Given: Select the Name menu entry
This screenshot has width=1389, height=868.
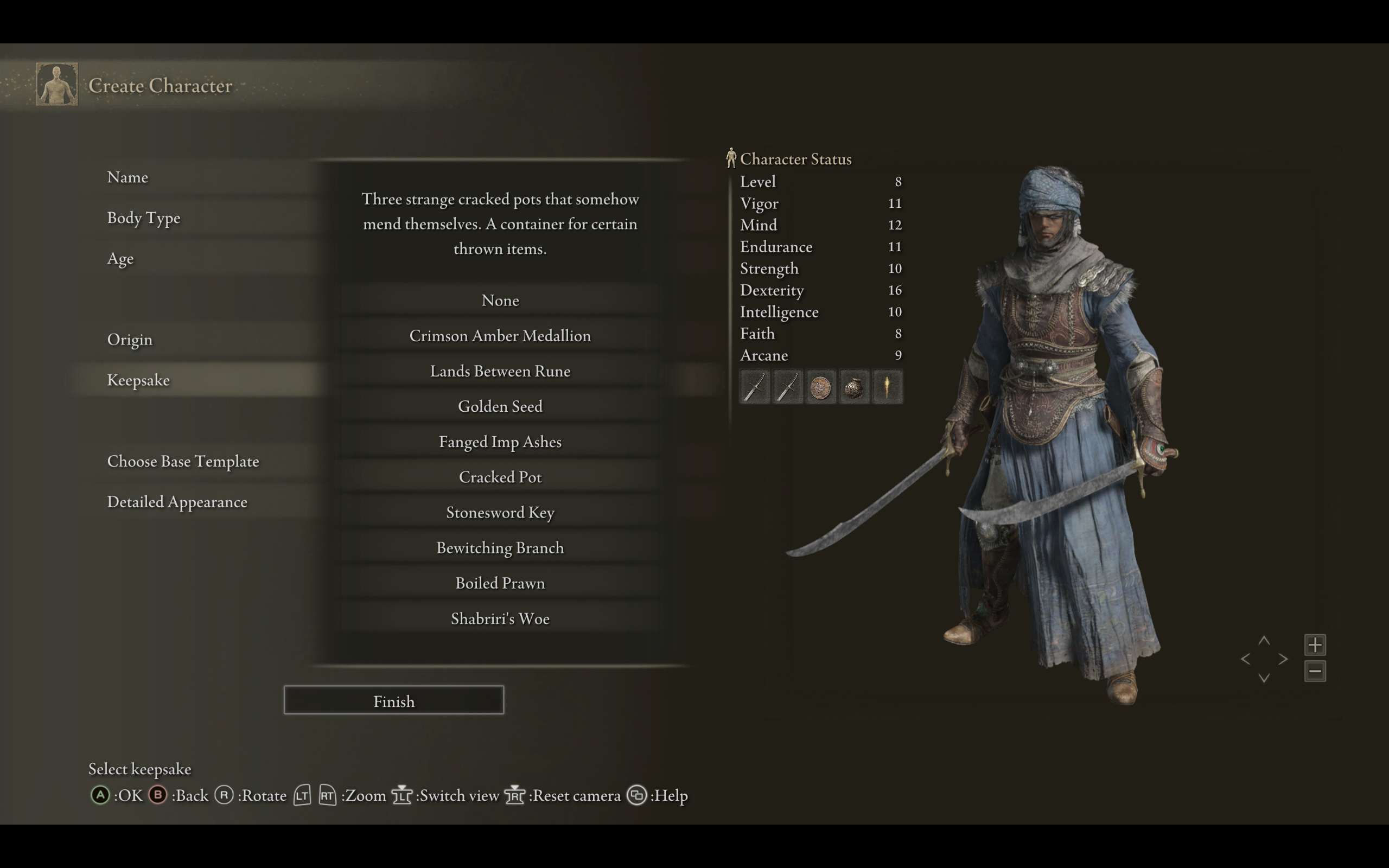Looking at the screenshot, I should point(128,177).
